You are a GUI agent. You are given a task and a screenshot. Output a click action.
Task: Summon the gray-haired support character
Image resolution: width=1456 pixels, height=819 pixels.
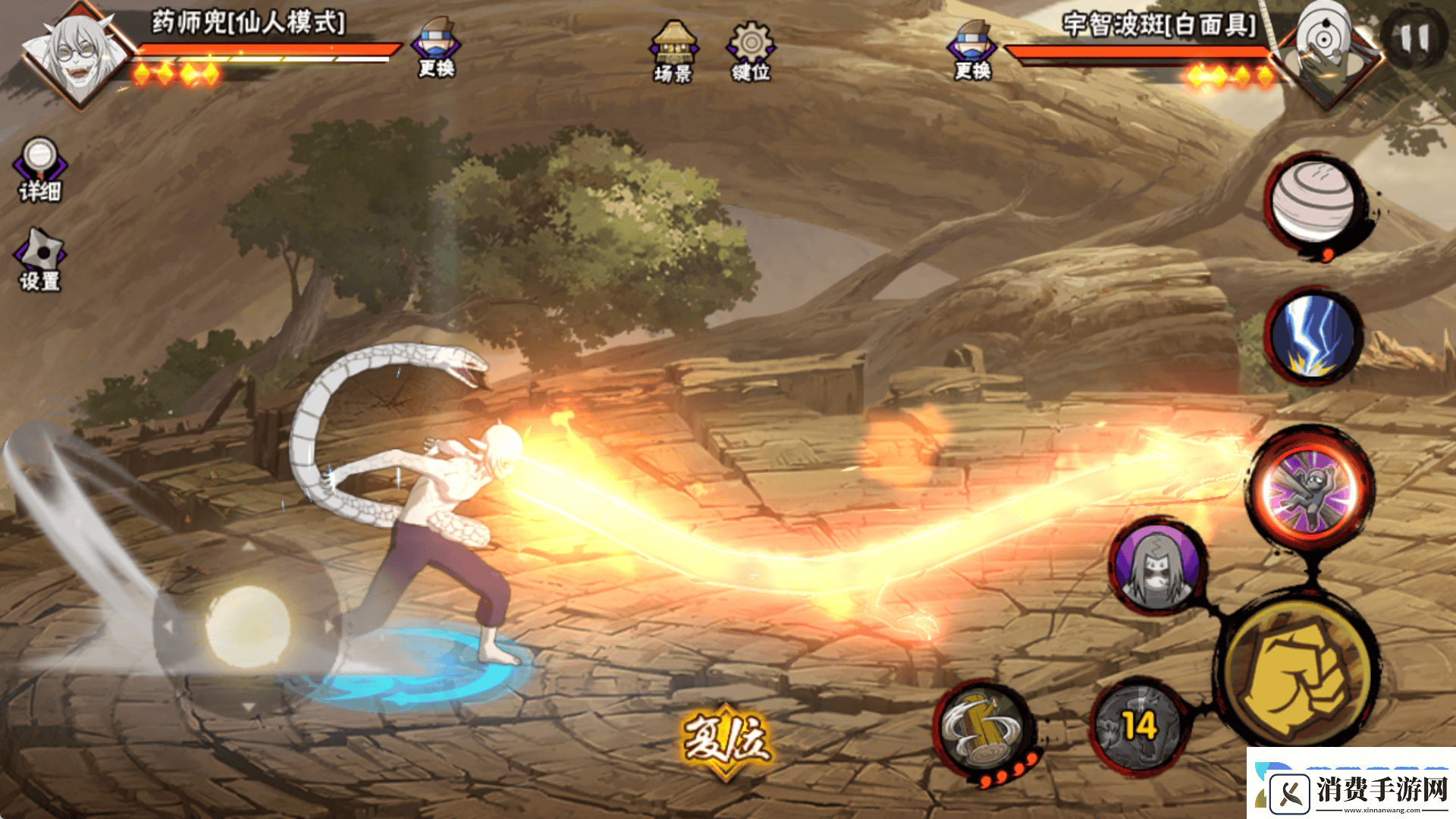coord(1158,565)
